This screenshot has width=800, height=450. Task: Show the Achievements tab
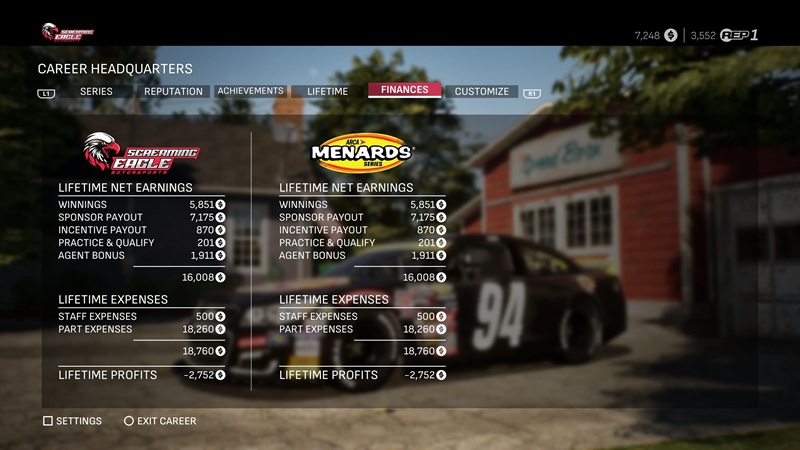tap(251, 91)
